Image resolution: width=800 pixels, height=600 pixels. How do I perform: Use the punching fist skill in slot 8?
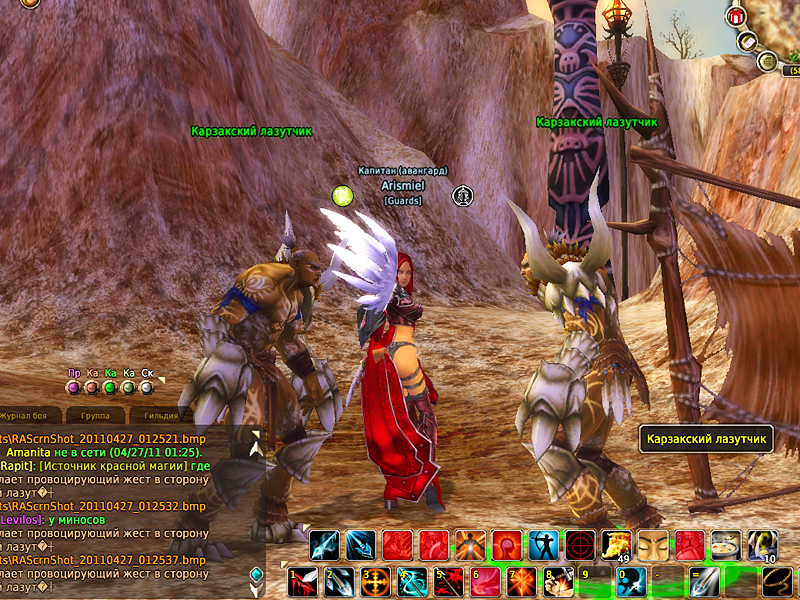coord(557,581)
